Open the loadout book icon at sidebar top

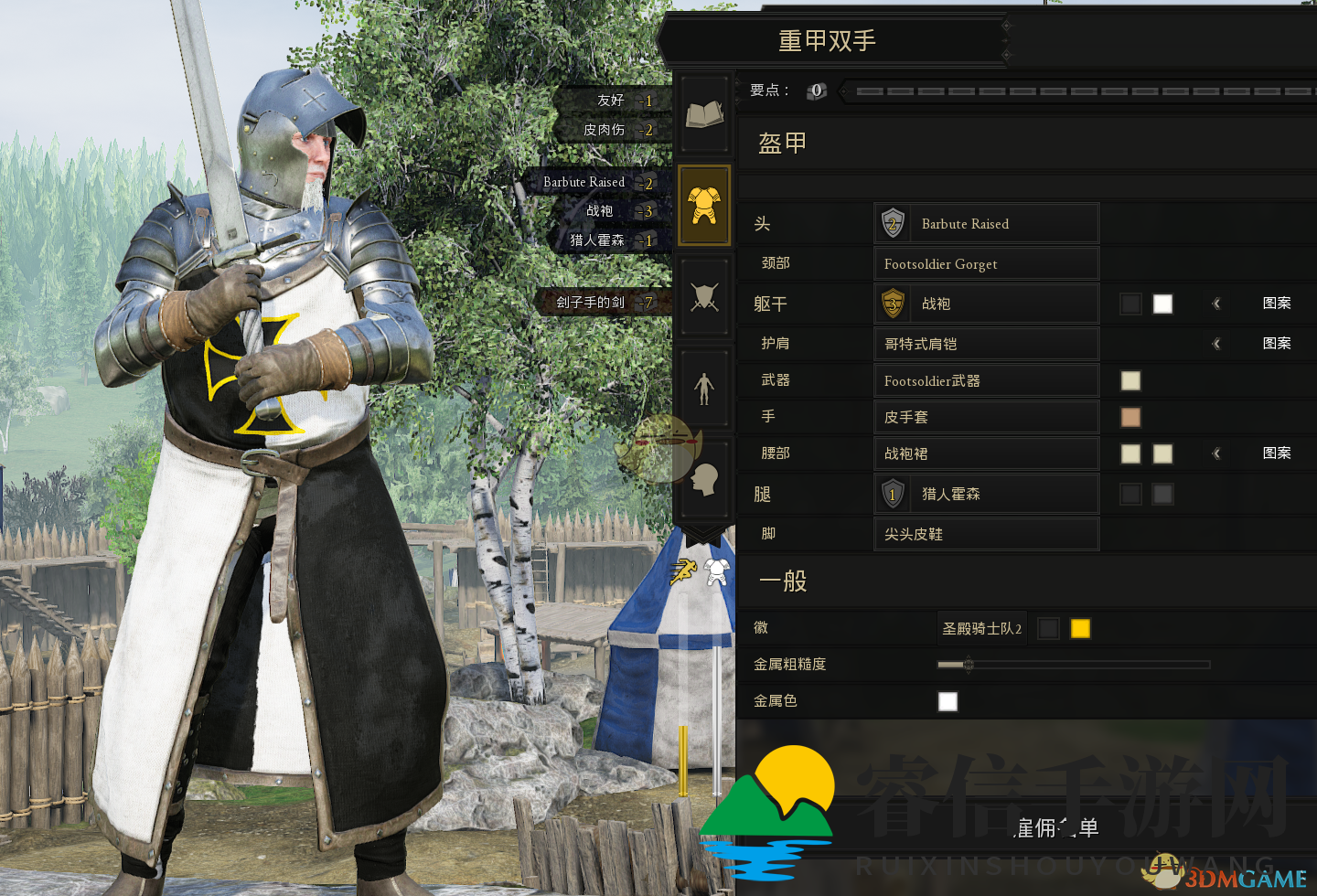coord(704,112)
